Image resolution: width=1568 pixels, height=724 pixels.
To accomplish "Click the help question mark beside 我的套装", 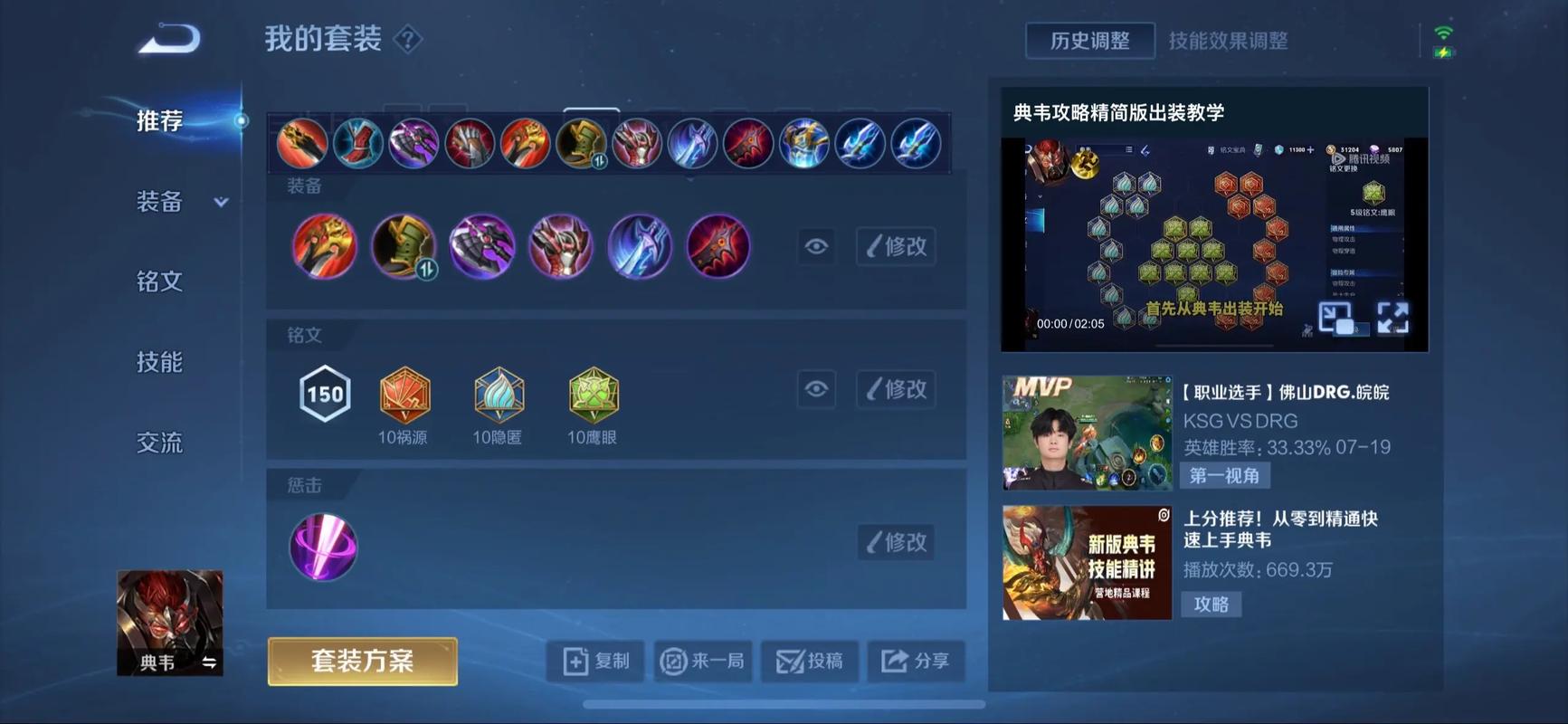I will [x=408, y=40].
